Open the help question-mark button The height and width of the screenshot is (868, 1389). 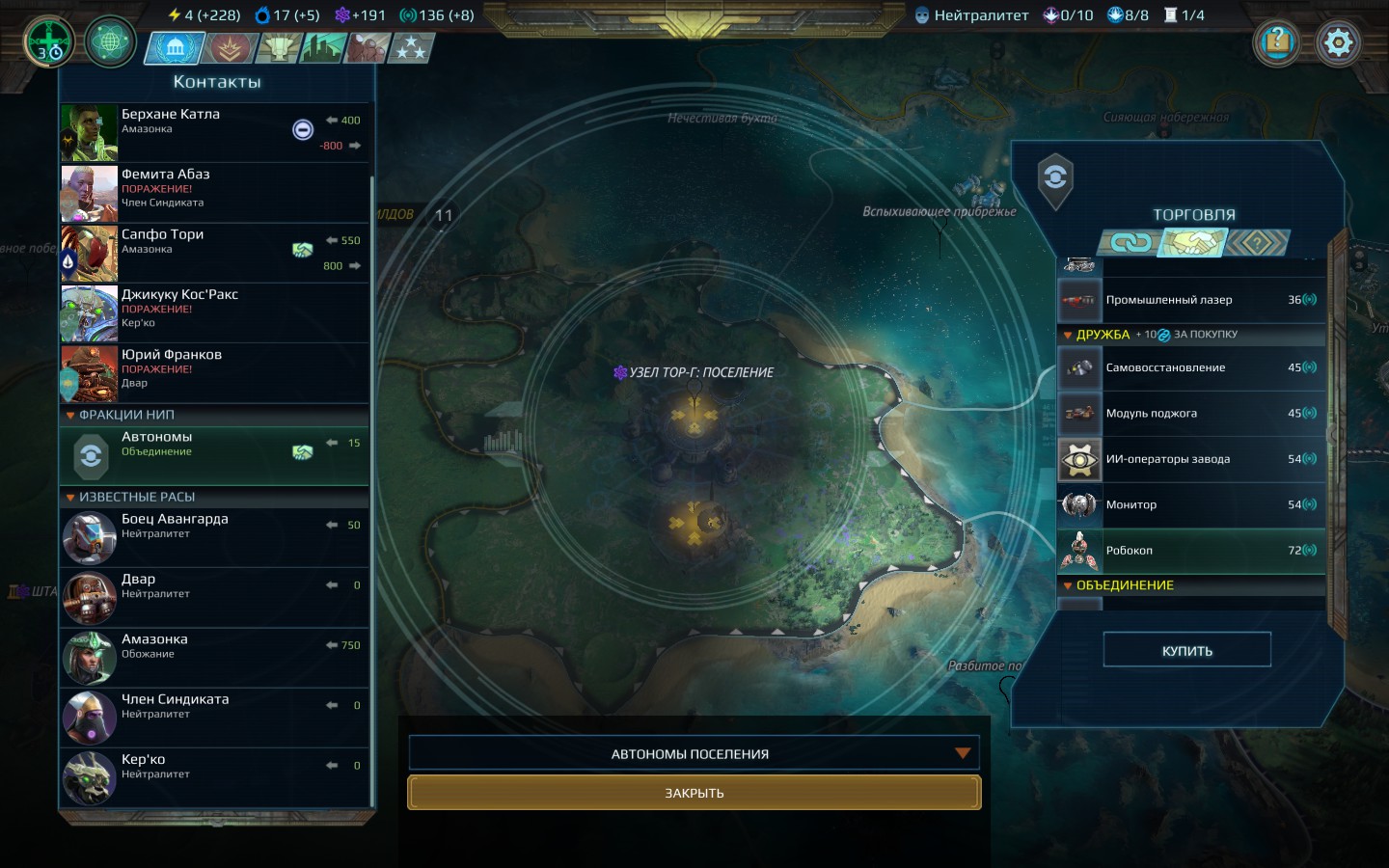pyautogui.click(x=1277, y=42)
